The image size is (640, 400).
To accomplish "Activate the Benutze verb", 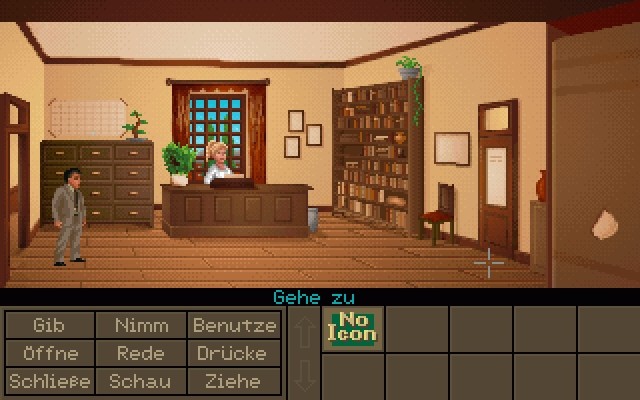I will point(234,326).
